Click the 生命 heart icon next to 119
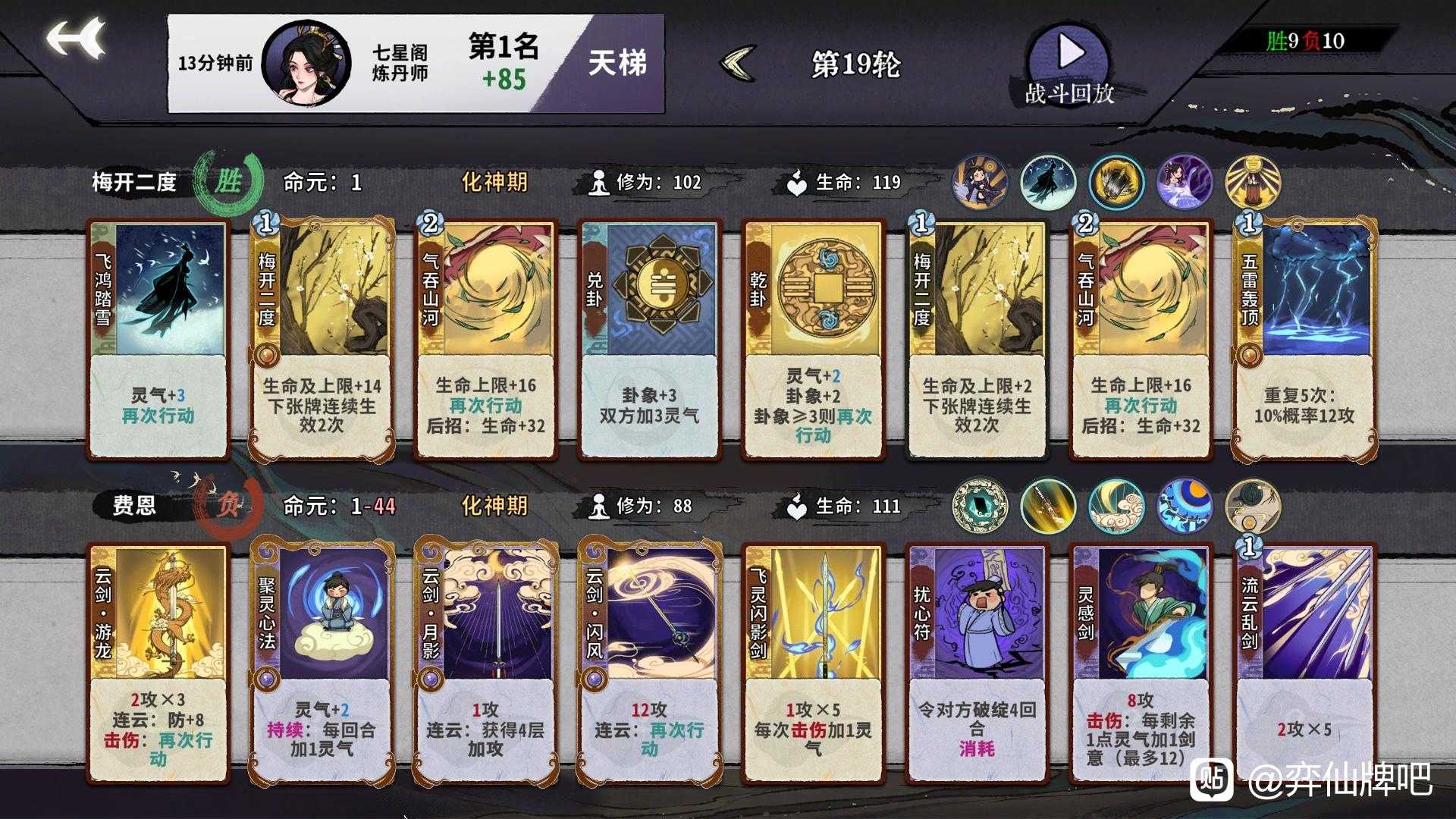Image resolution: width=1456 pixels, height=819 pixels. 798,182
